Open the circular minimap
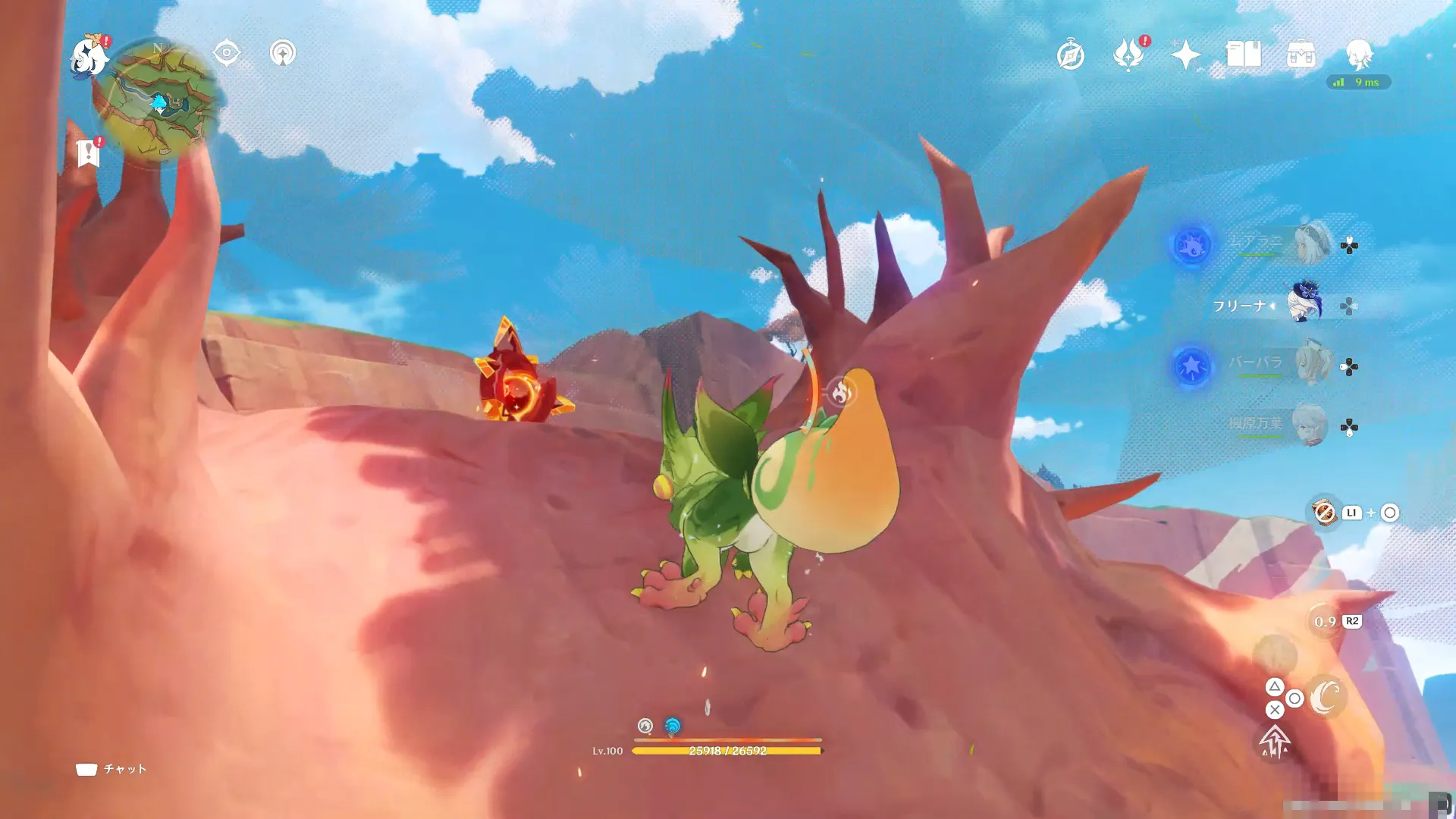1456x819 pixels. click(158, 101)
